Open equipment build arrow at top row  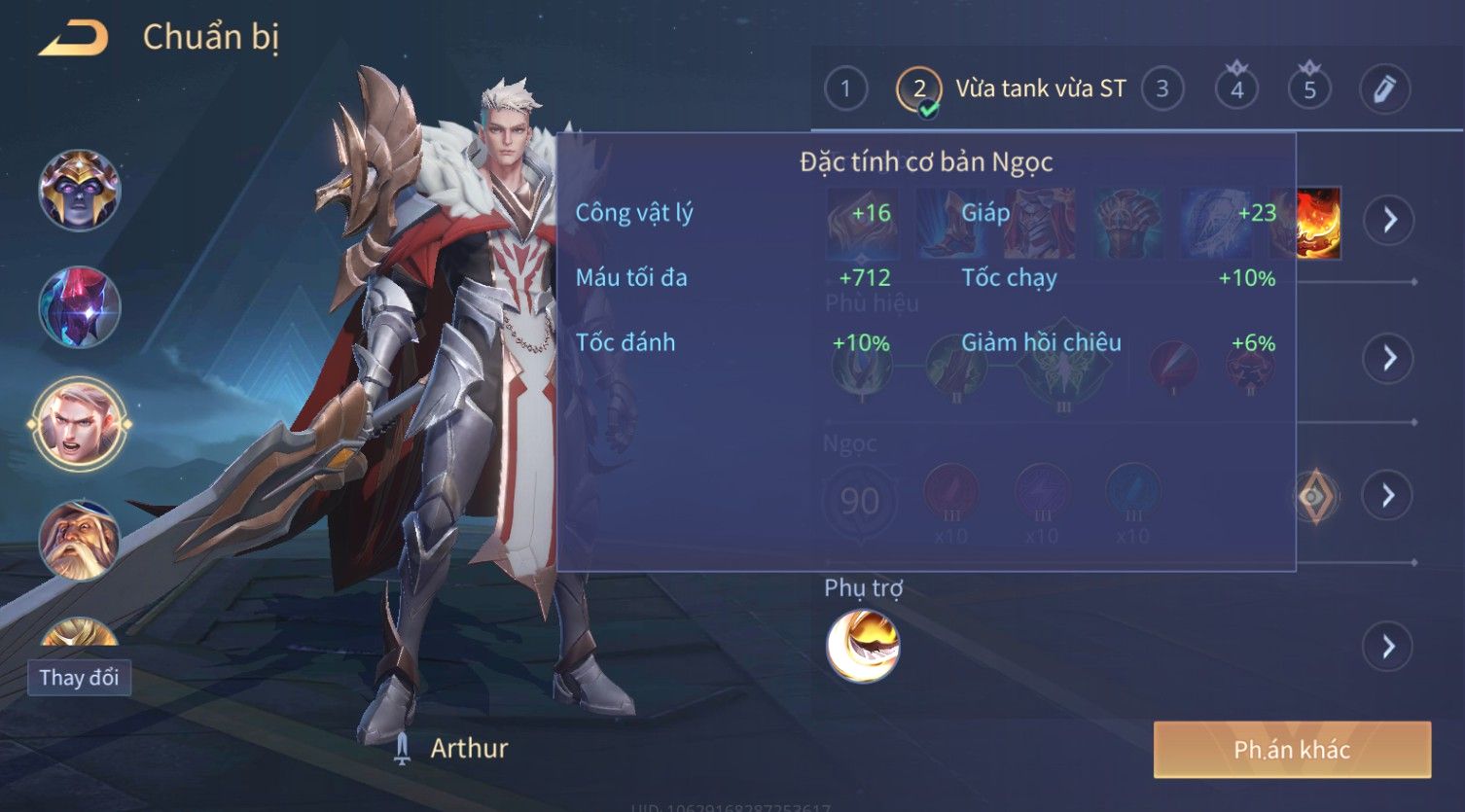[1388, 221]
